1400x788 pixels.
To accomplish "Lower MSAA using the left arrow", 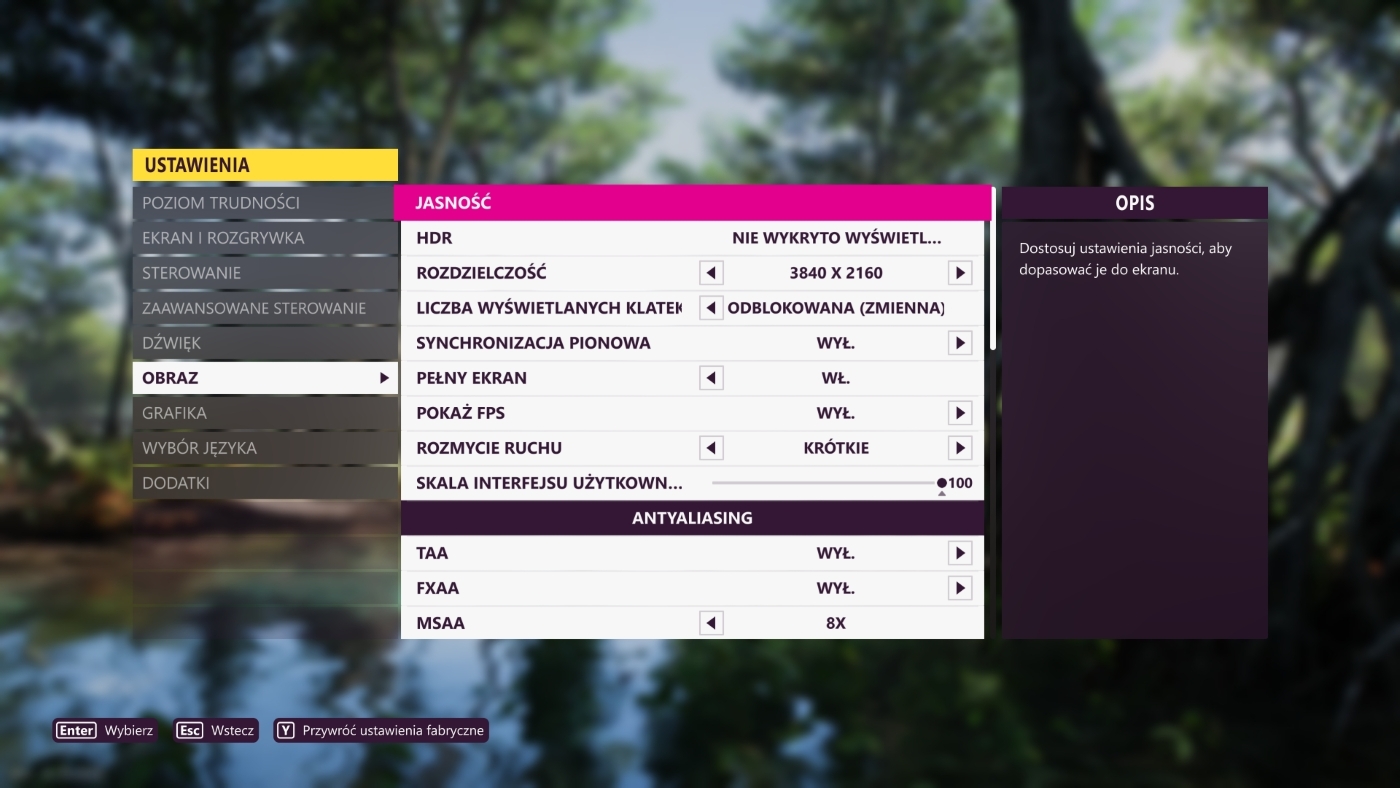I will pos(711,623).
